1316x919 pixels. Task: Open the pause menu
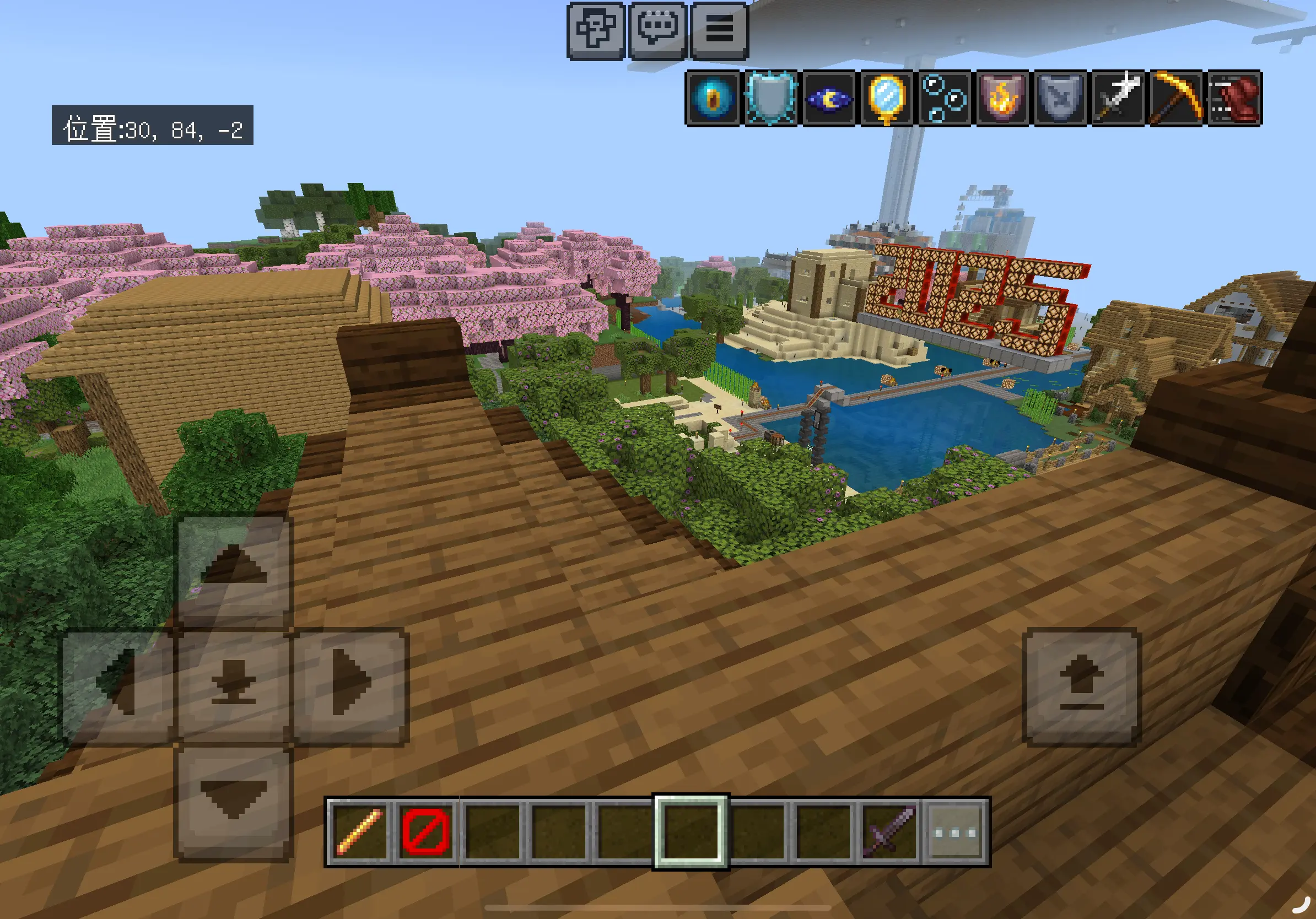tap(719, 30)
